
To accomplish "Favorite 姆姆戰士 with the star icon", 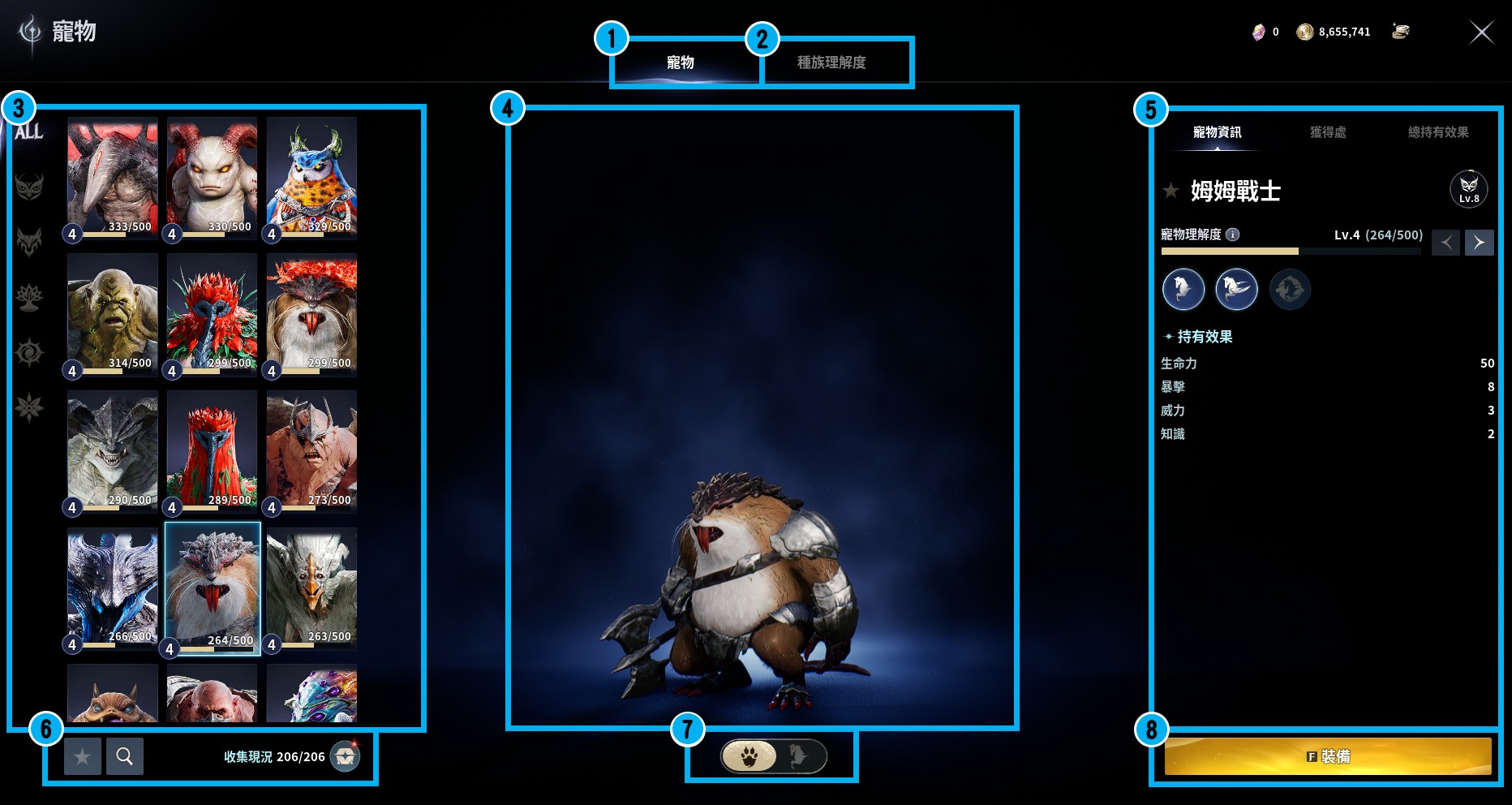I will (x=1171, y=192).
